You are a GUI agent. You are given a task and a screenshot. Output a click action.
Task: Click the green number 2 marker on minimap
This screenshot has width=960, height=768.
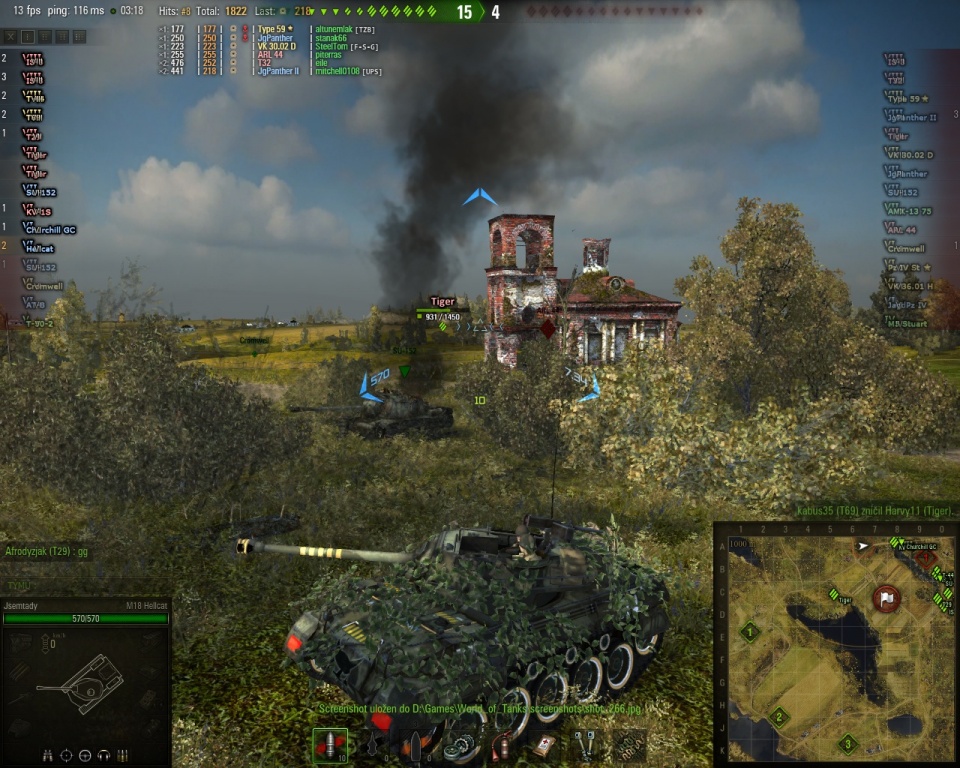(x=779, y=716)
